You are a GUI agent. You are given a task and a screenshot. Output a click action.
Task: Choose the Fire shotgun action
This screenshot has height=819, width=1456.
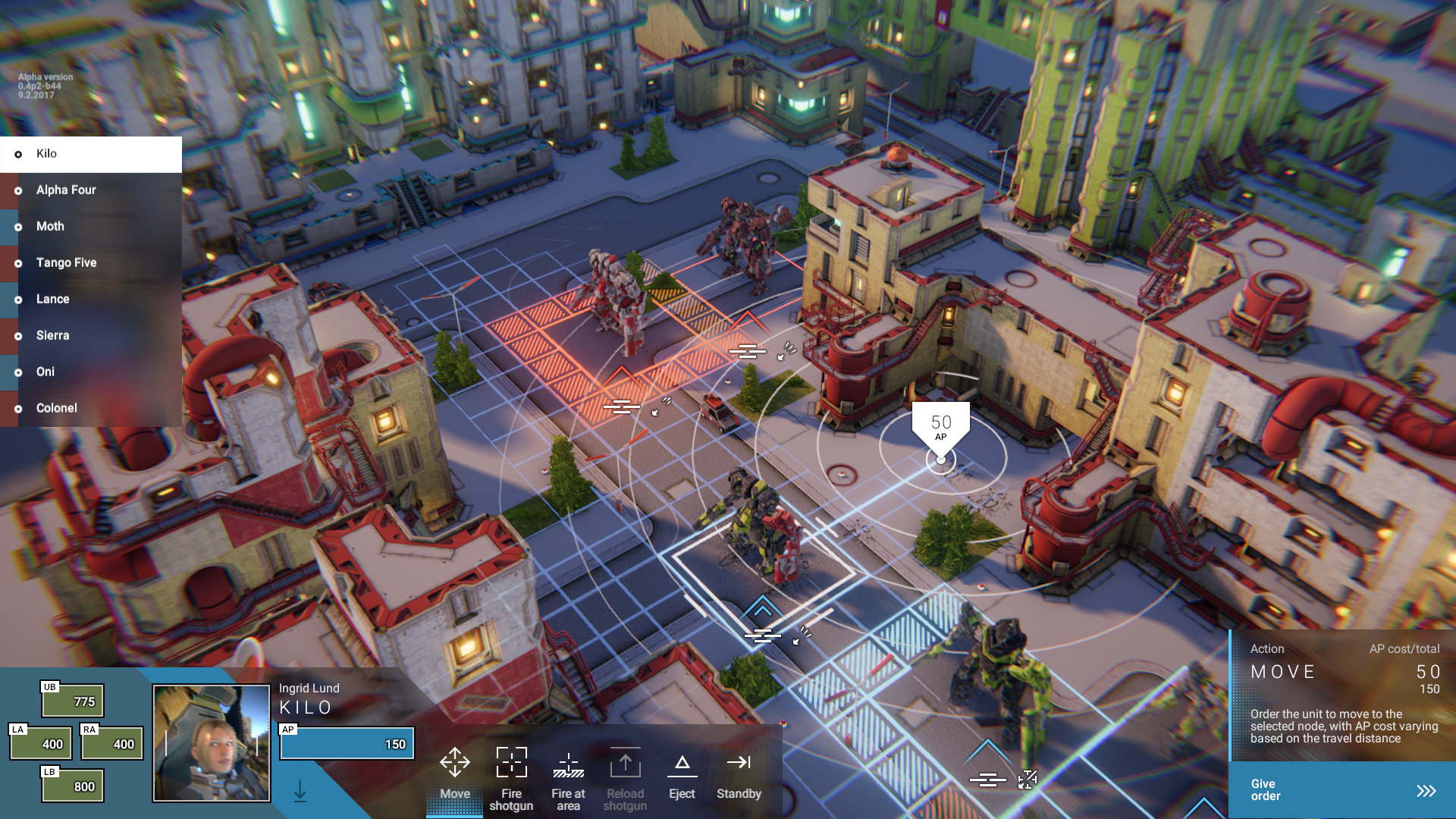(x=512, y=777)
